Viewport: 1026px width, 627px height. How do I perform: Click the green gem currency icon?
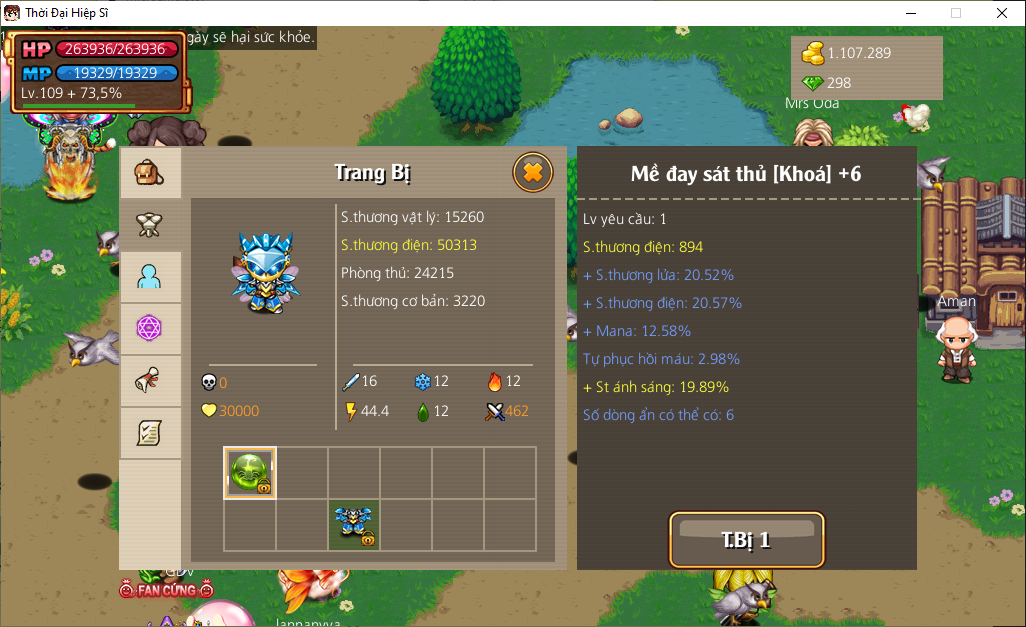[x=812, y=83]
